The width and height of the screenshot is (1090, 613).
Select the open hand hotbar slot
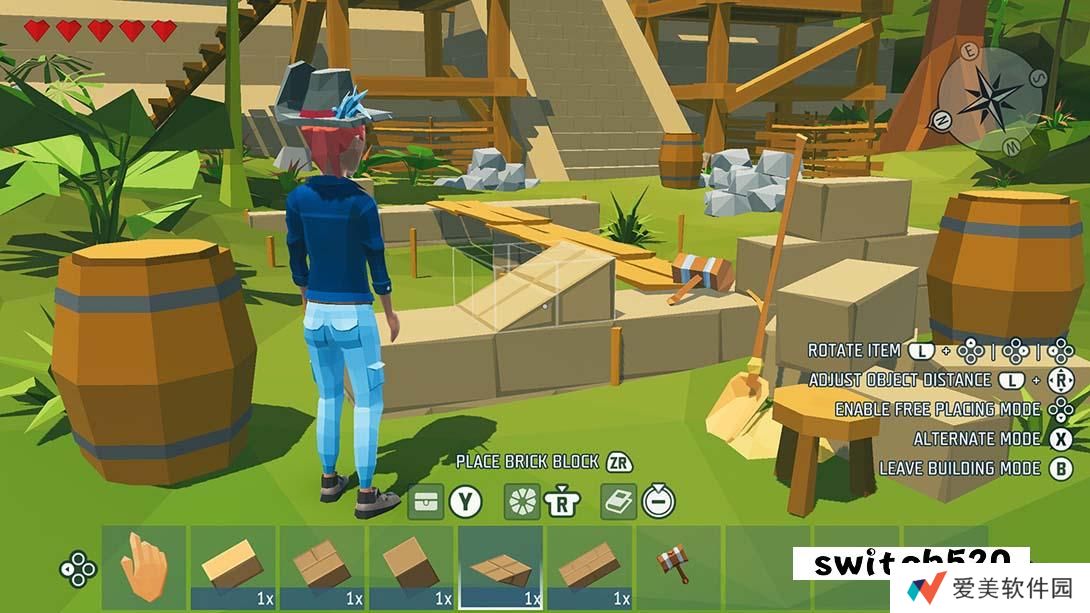coord(143,567)
